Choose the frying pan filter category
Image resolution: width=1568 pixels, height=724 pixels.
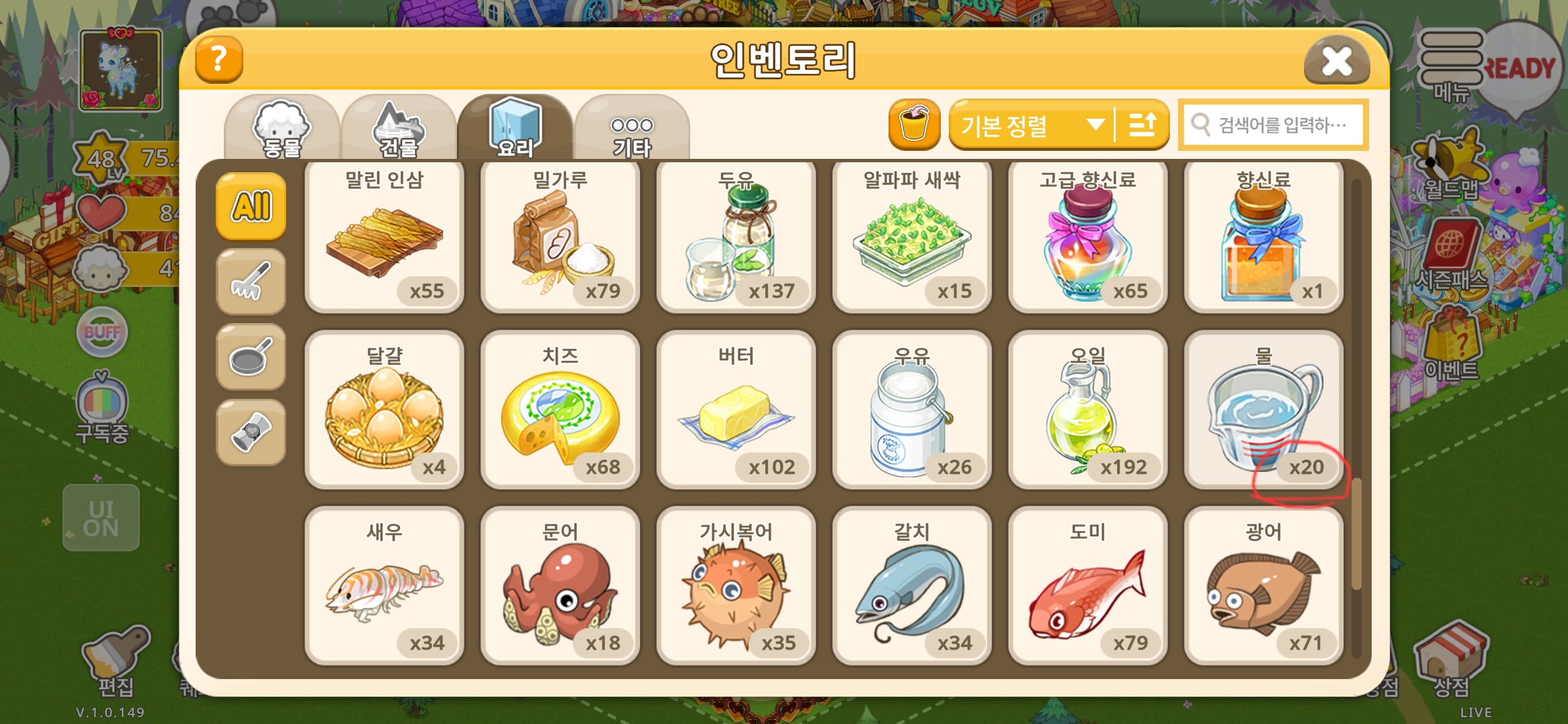[x=251, y=357]
